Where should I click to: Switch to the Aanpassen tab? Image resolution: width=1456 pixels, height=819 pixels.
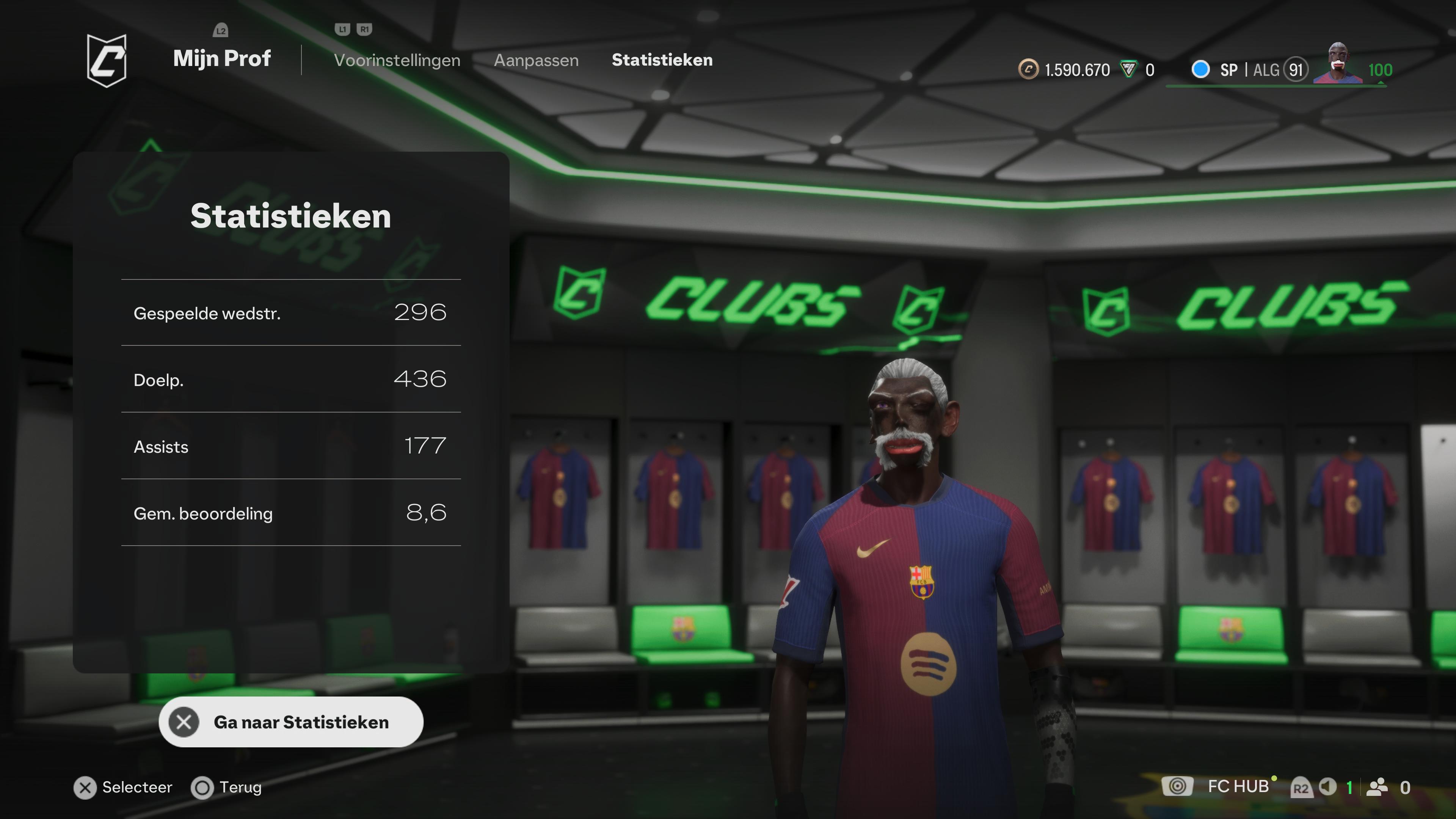[x=536, y=60]
